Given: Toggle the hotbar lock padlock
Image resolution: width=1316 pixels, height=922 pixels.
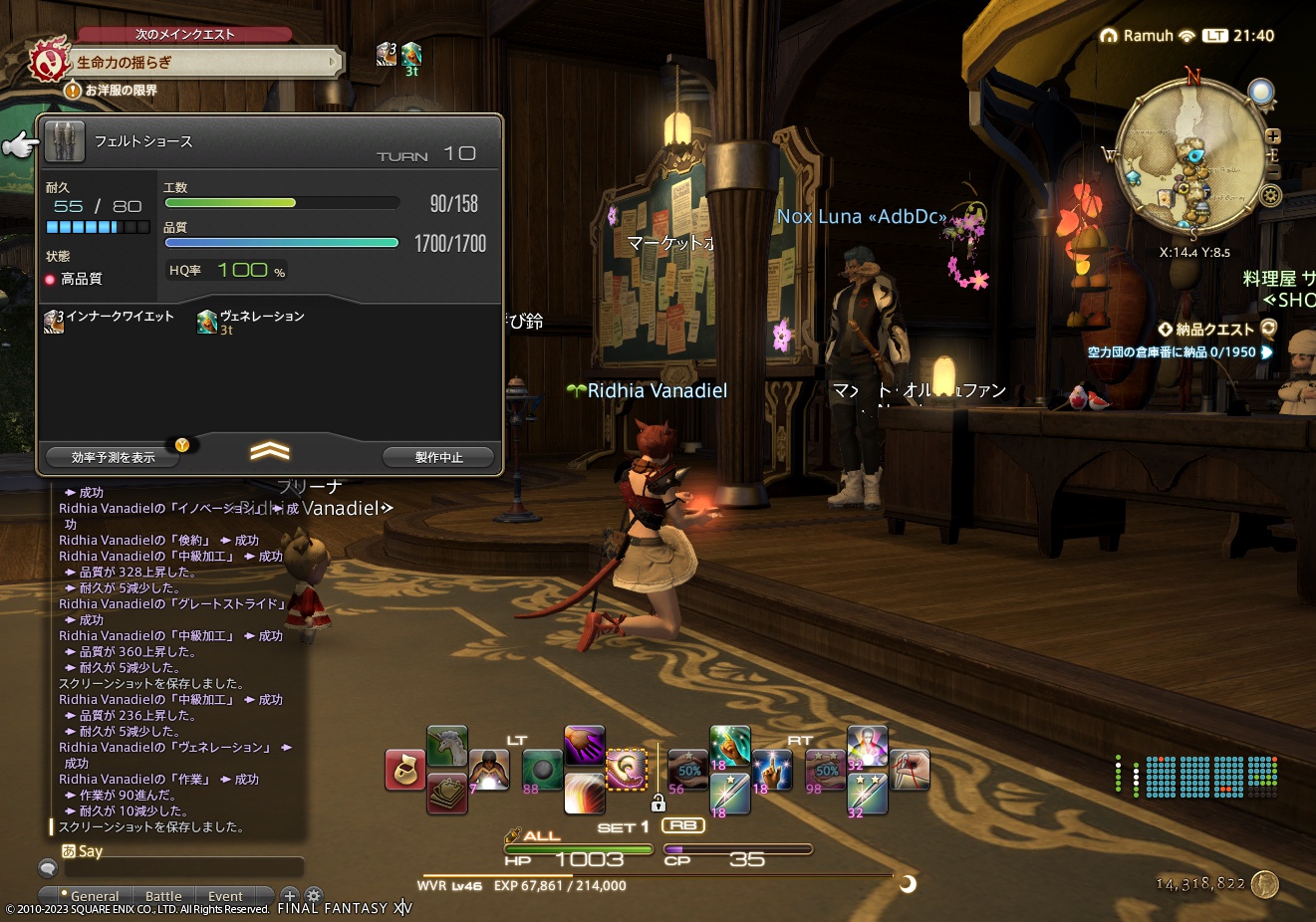Looking at the screenshot, I should point(659,803).
